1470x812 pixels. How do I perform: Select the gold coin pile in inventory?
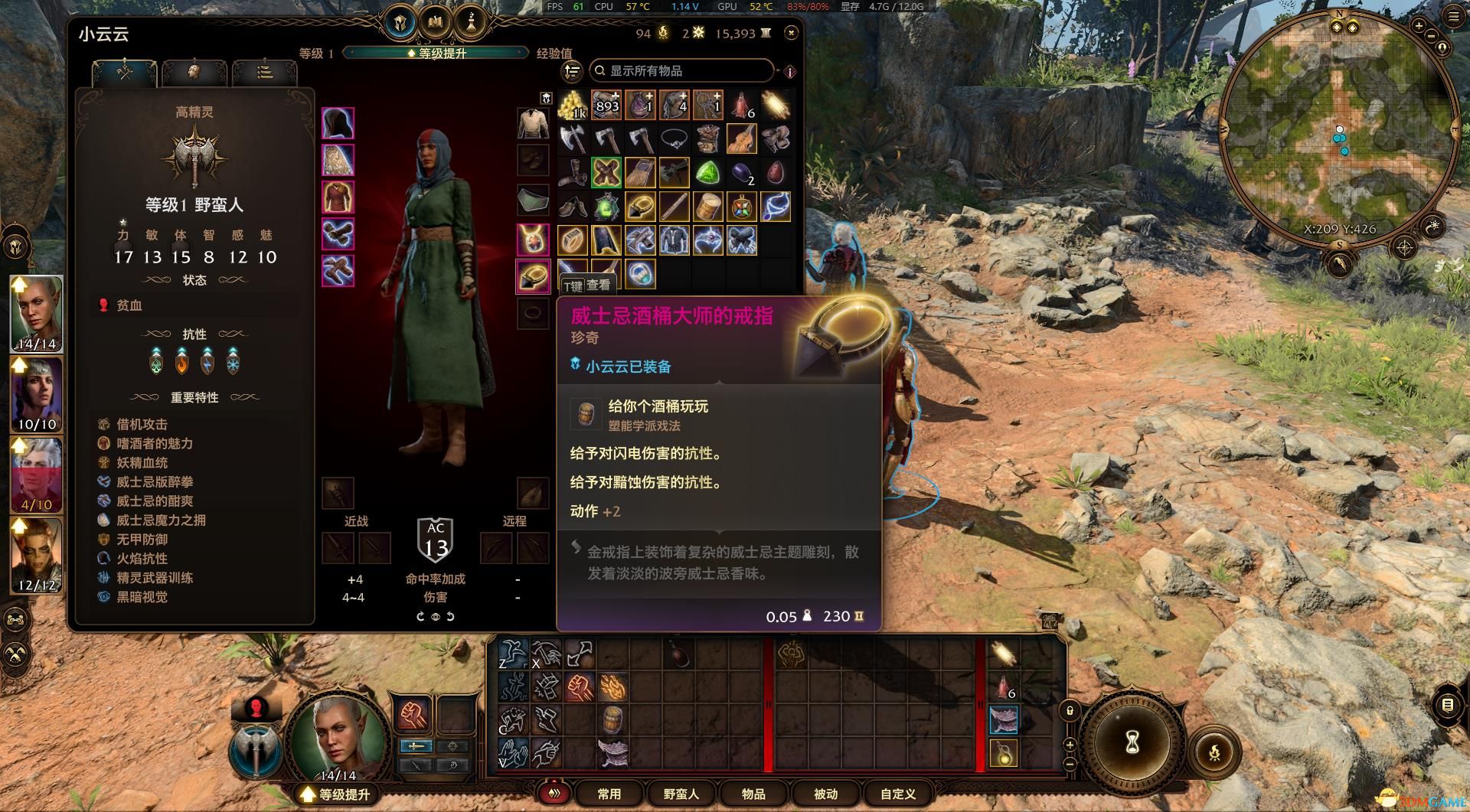(572, 105)
